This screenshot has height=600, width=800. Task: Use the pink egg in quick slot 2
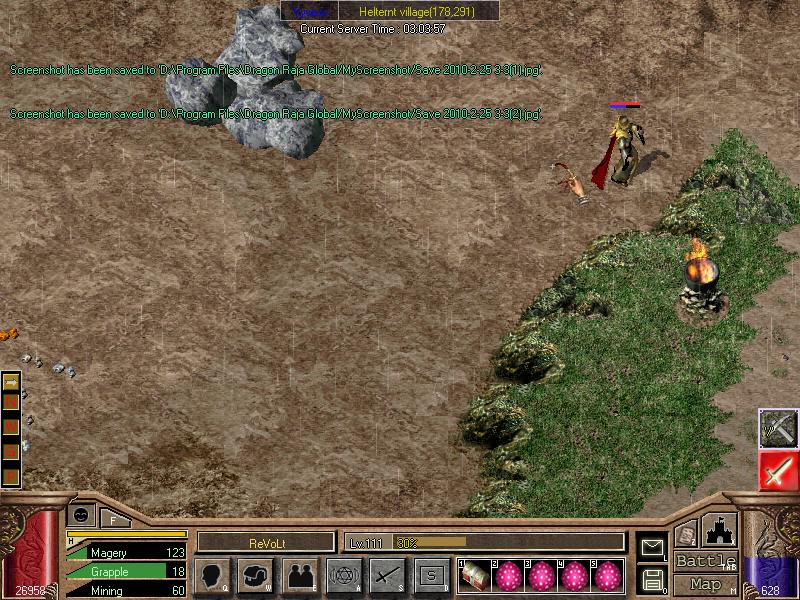click(510, 575)
